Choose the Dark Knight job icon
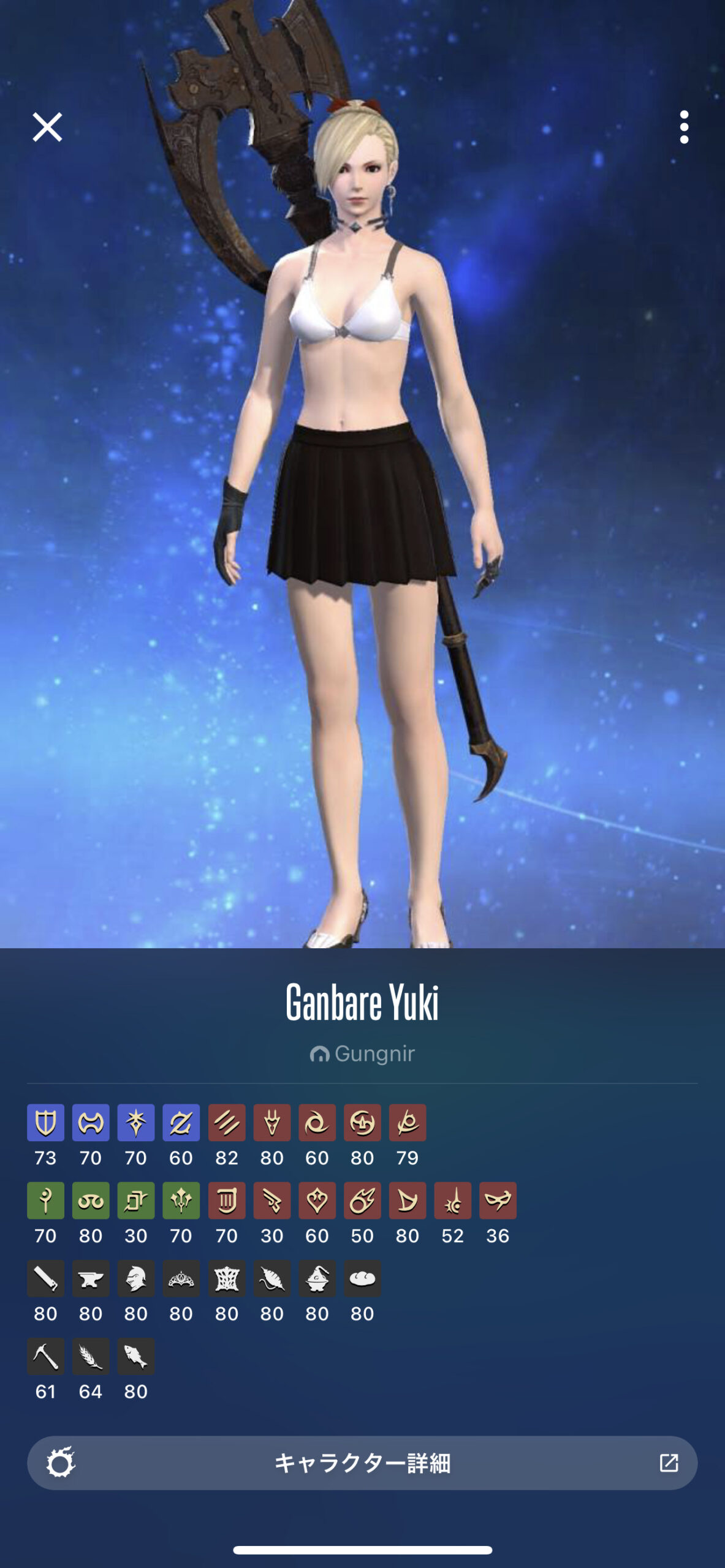The width and height of the screenshot is (725, 1568). tap(136, 1123)
